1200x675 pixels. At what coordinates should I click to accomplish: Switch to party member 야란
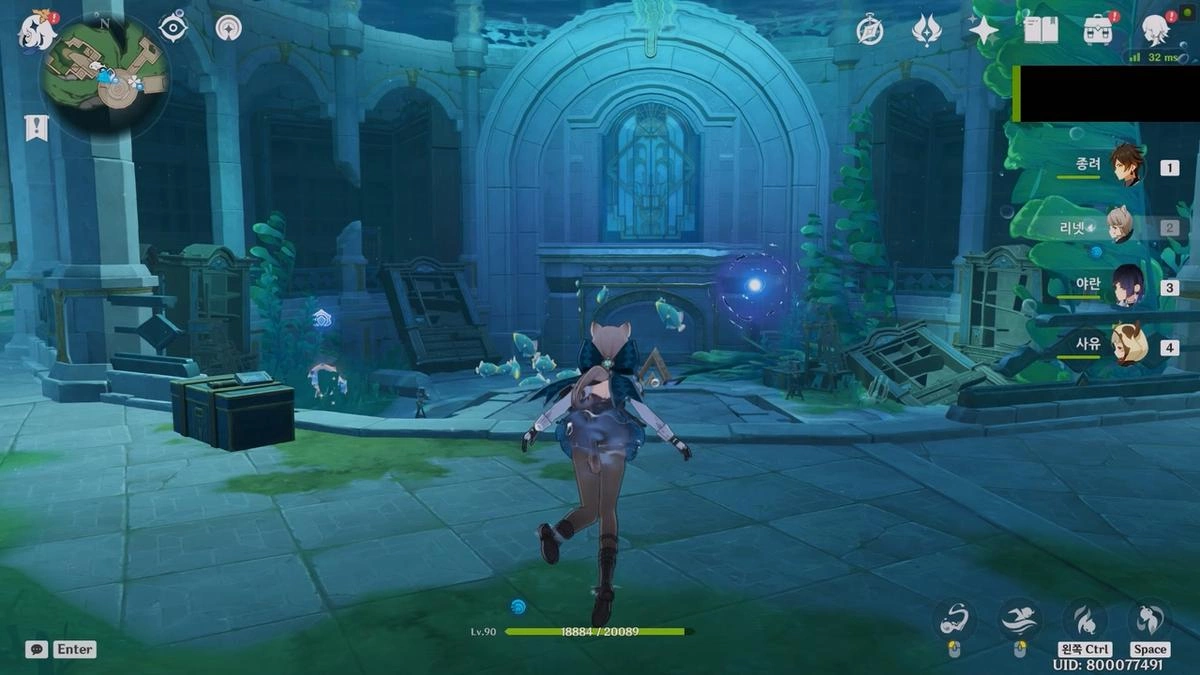[1129, 286]
